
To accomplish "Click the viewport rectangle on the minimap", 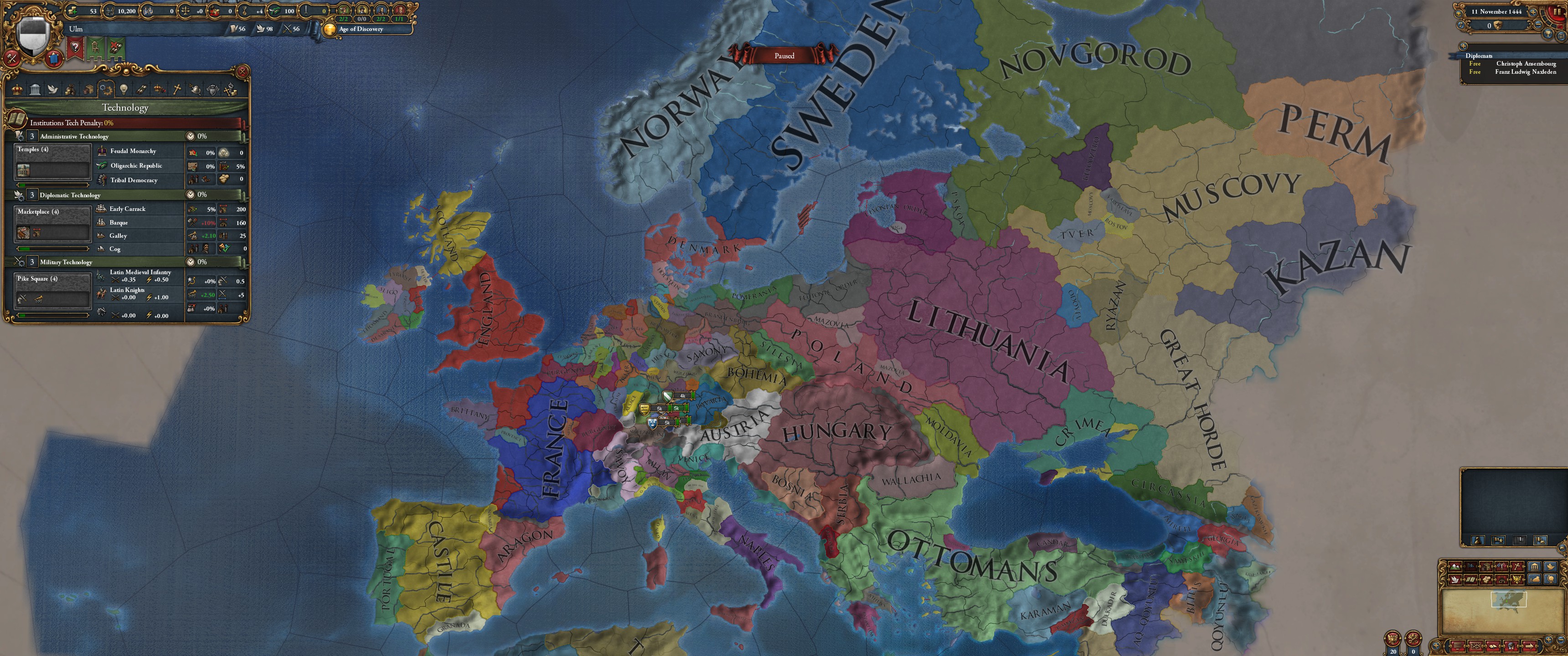I will coord(1509,600).
